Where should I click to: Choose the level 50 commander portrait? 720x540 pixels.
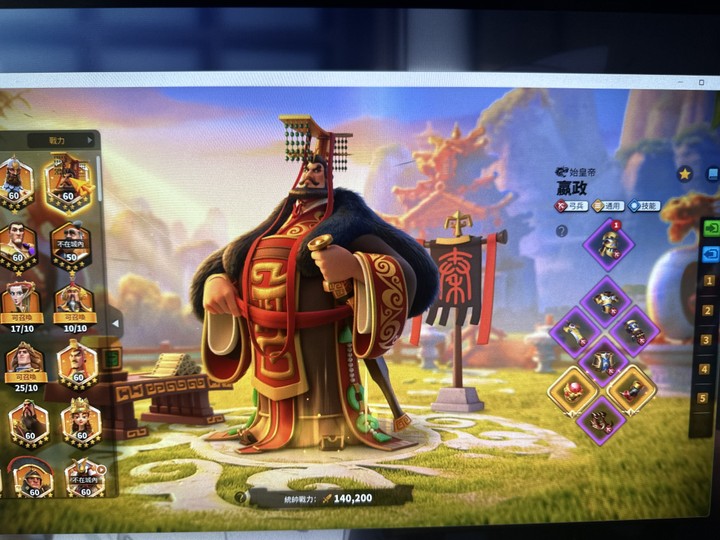tap(71, 241)
